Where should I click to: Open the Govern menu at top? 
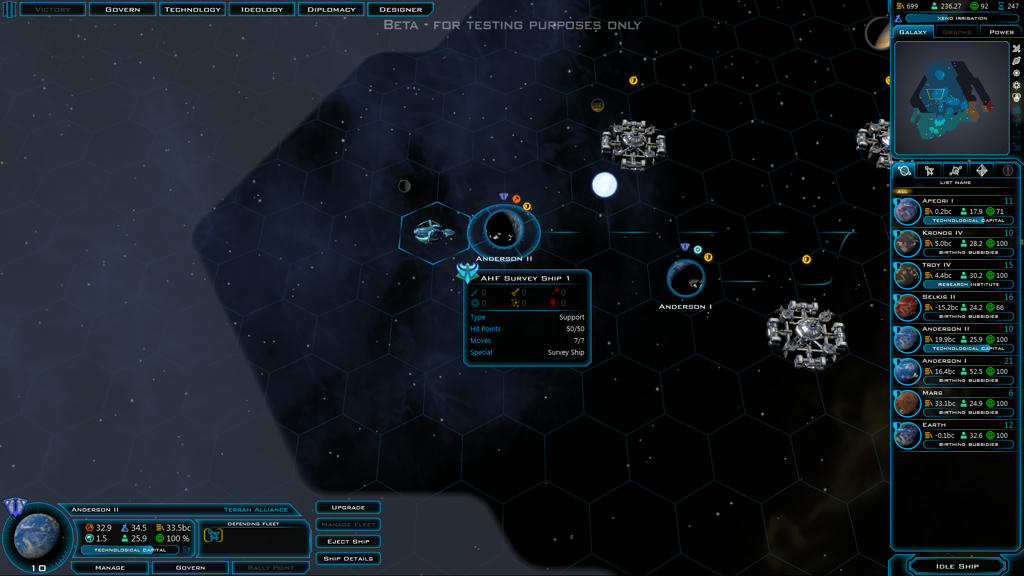(x=123, y=10)
